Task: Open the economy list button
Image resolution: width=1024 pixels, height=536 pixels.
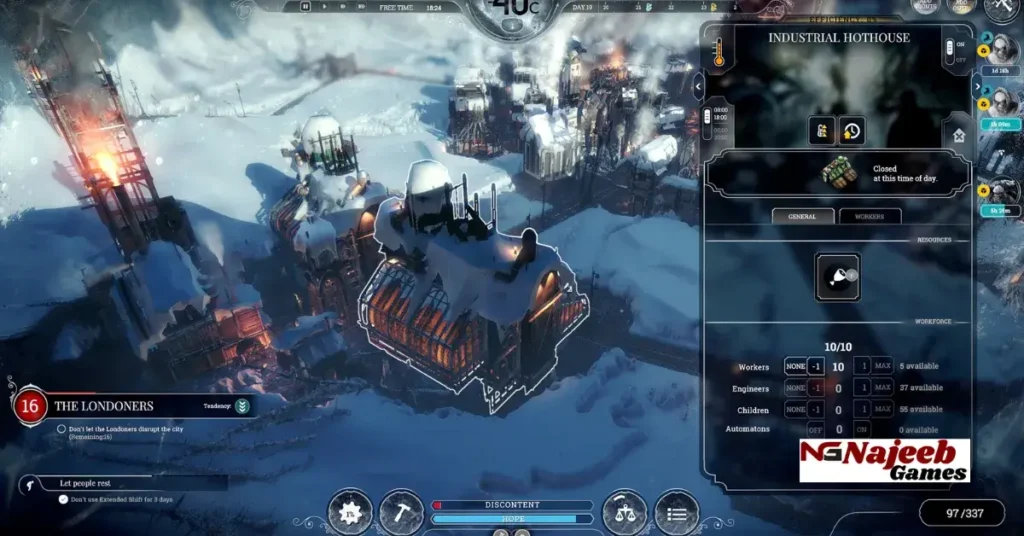Action: 677,512
